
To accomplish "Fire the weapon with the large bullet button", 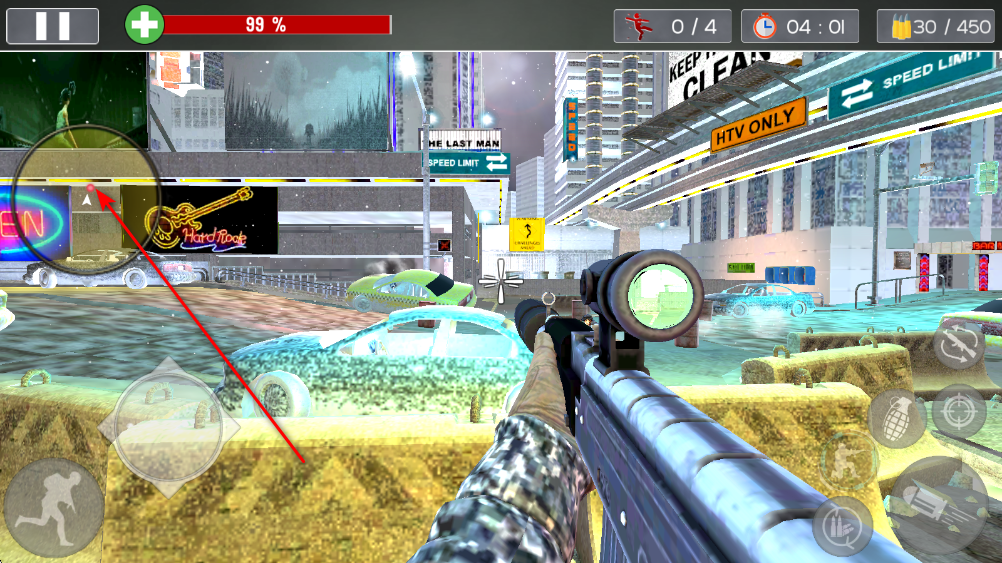I will tap(939, 506).
